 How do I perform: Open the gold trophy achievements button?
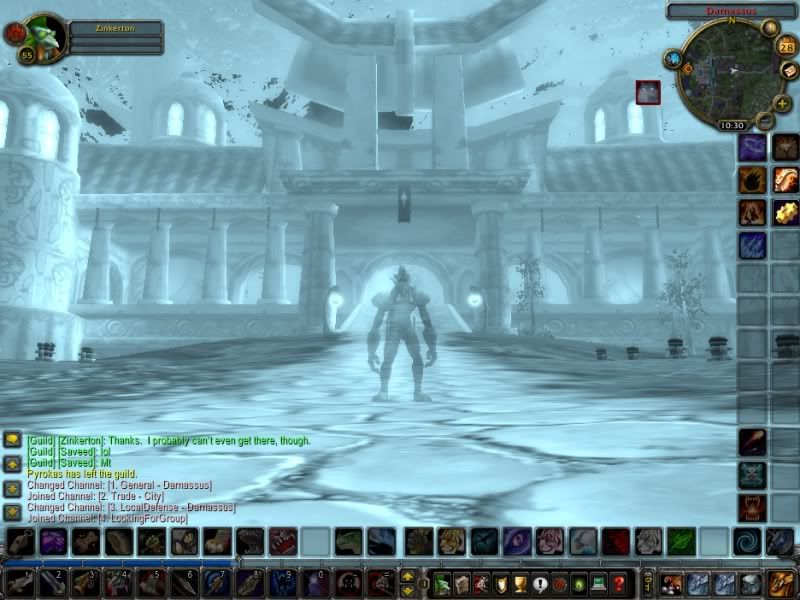pyautogui.click(x=519, y=583)
